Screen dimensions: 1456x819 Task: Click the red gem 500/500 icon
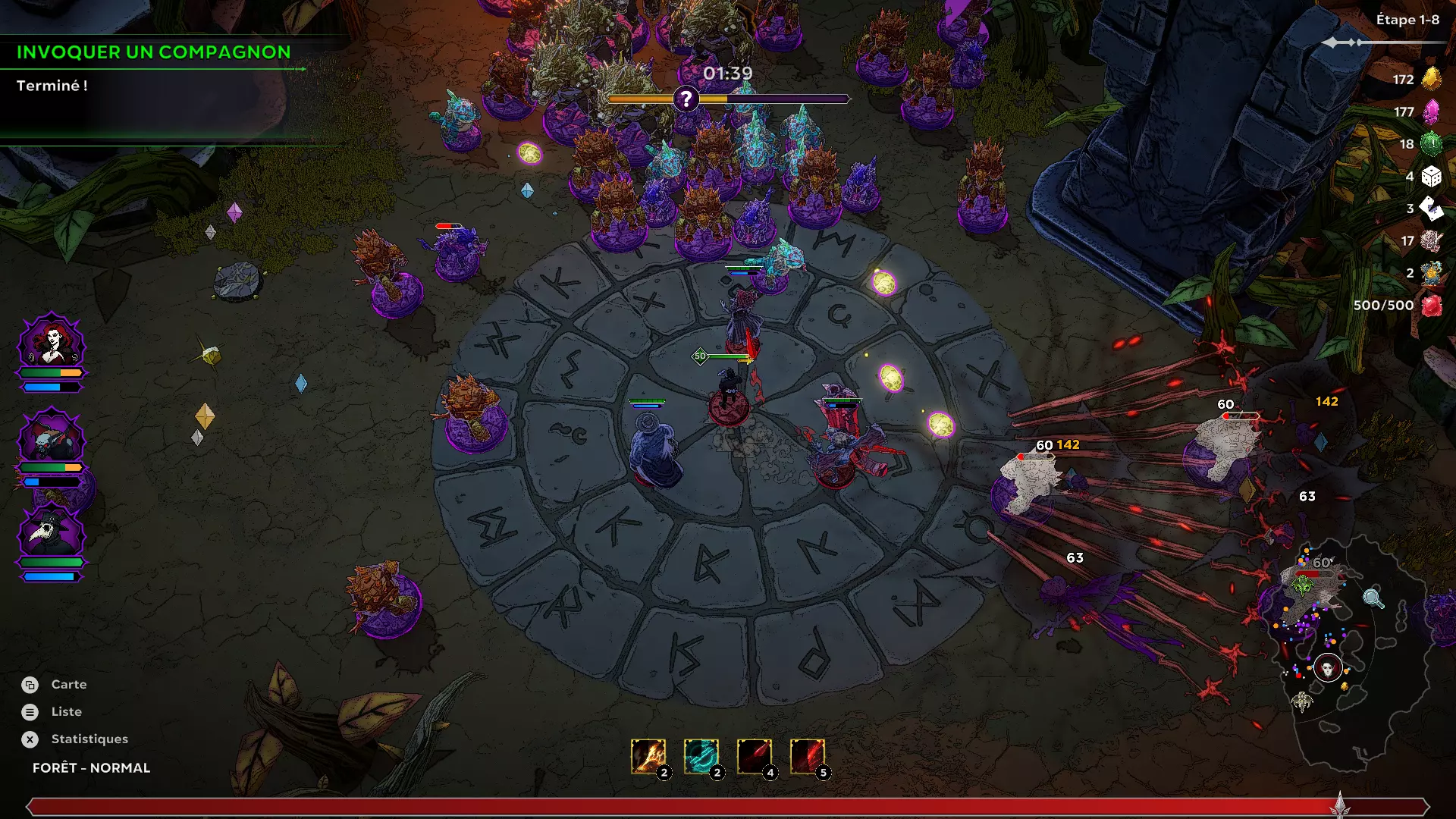[x=1431, y=306]
